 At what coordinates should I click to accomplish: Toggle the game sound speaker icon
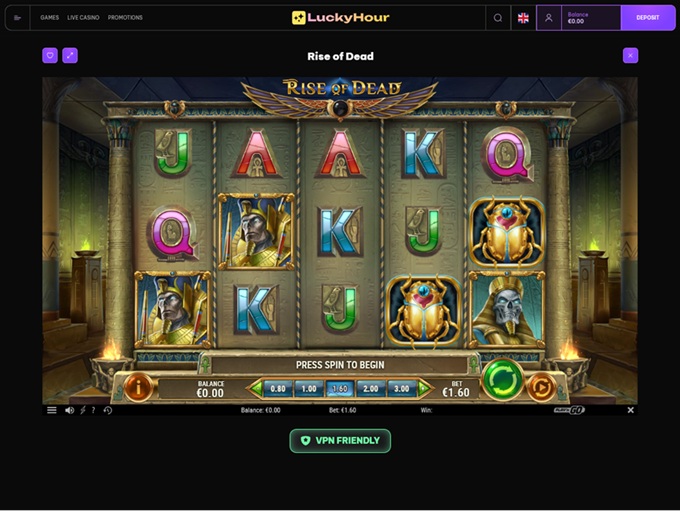69,410
